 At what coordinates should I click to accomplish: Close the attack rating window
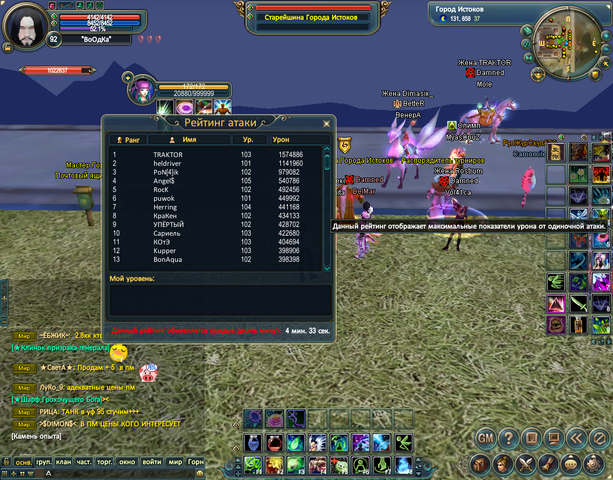pos(325,124)
